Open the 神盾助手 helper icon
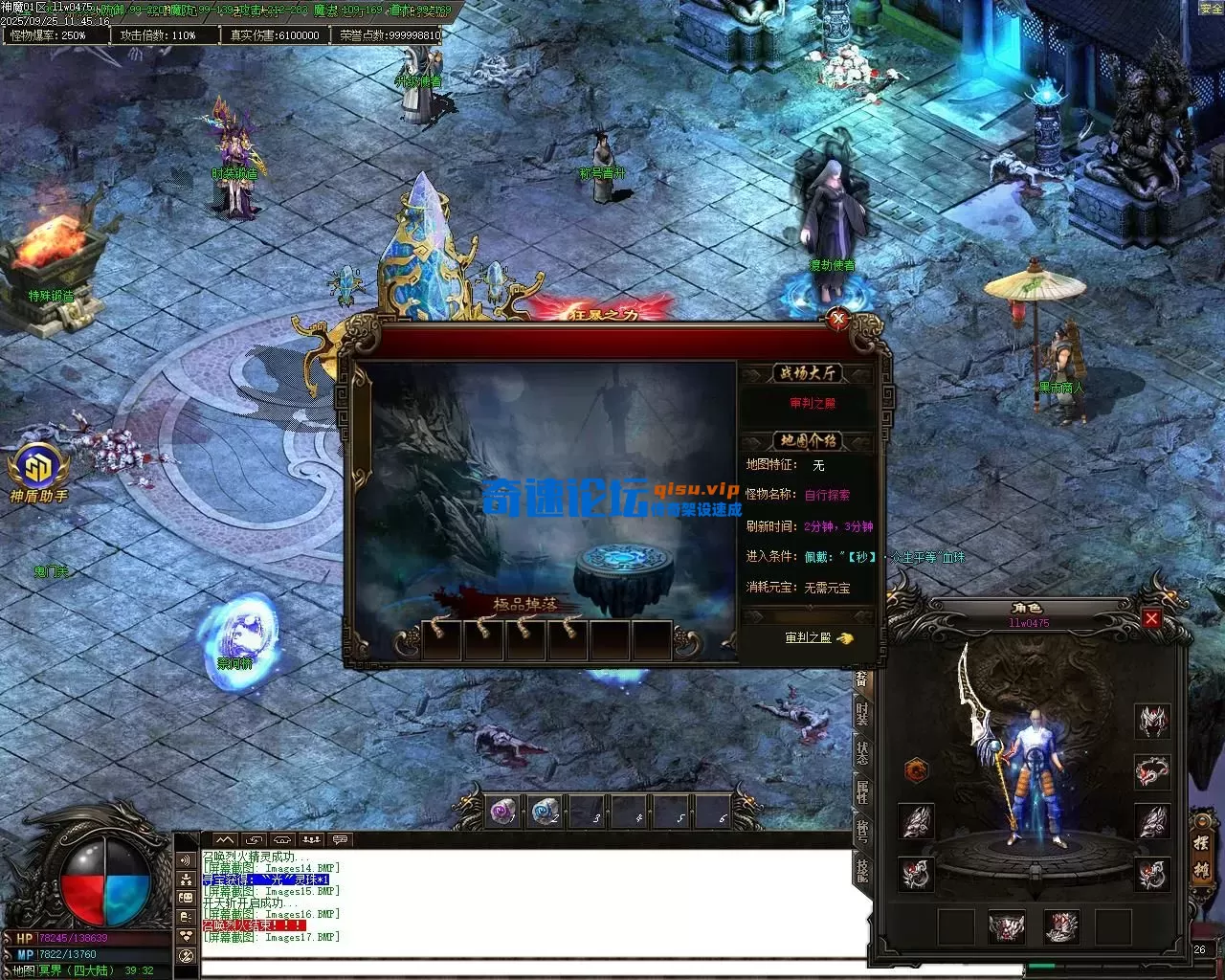Viewport: 1225px width, 980px height. (x=38, y=471)
